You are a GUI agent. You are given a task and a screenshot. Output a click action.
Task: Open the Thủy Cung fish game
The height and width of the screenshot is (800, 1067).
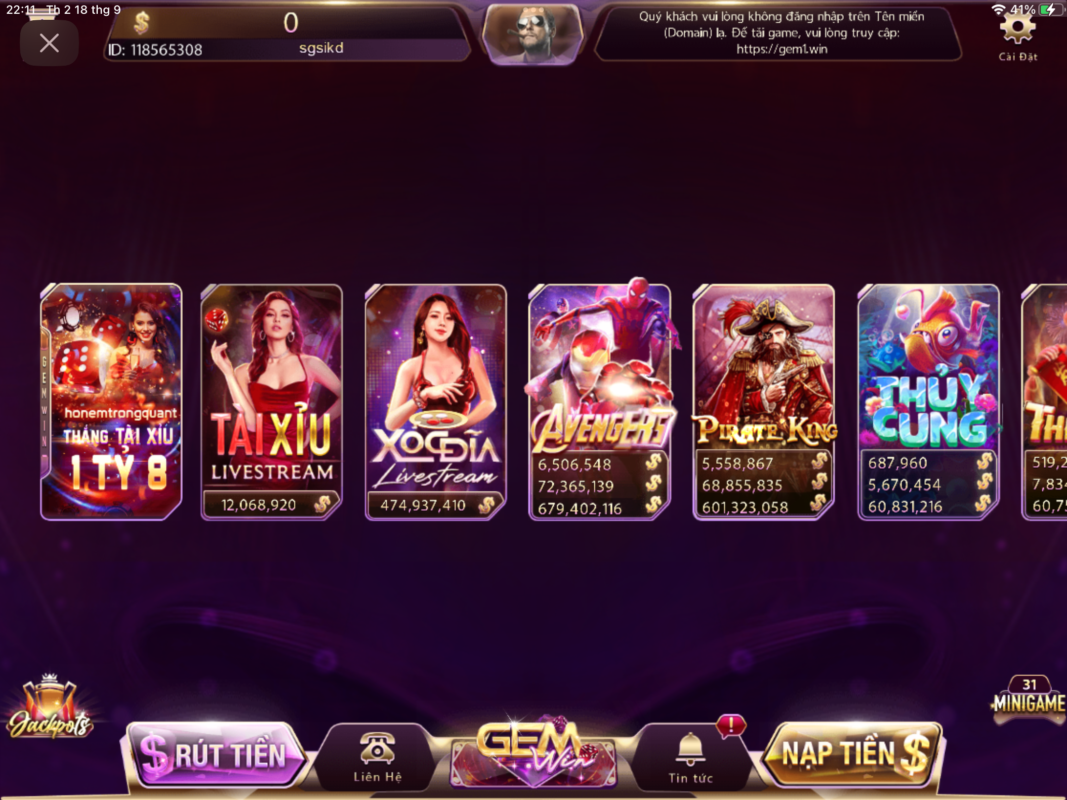(928, 402)
